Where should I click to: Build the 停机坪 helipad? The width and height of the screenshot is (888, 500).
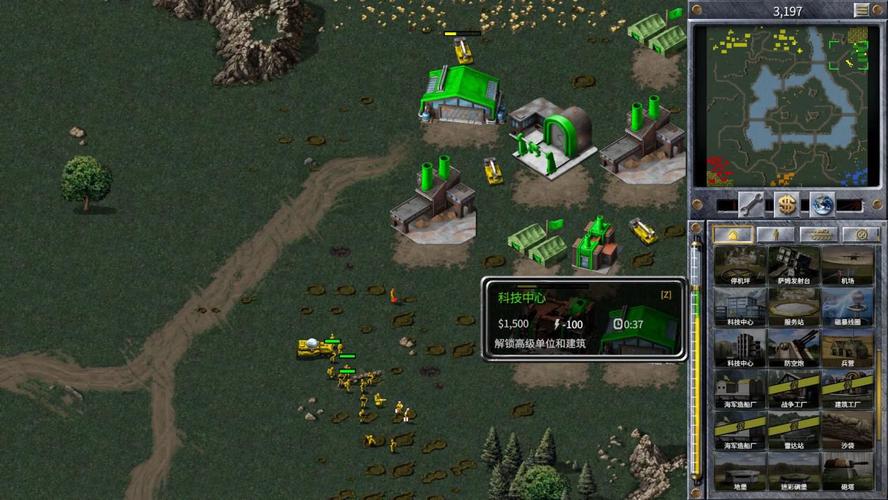(x=740, y=266)
